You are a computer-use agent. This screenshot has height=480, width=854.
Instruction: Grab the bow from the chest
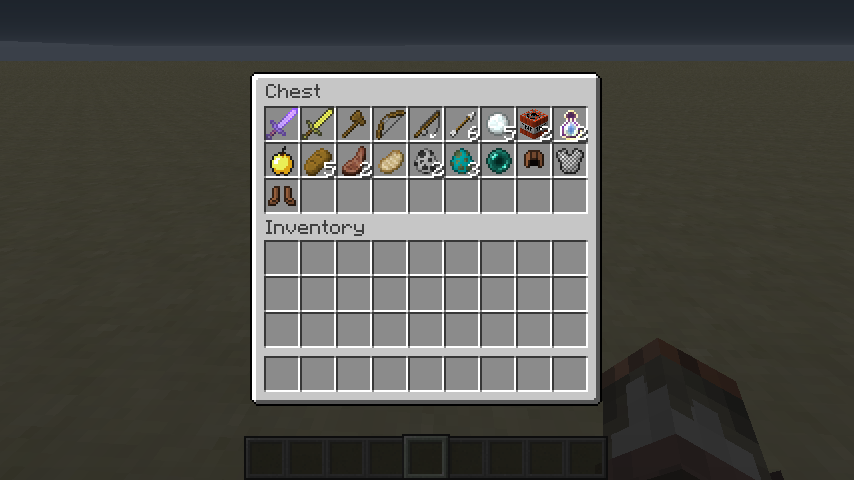click(390, 124)
